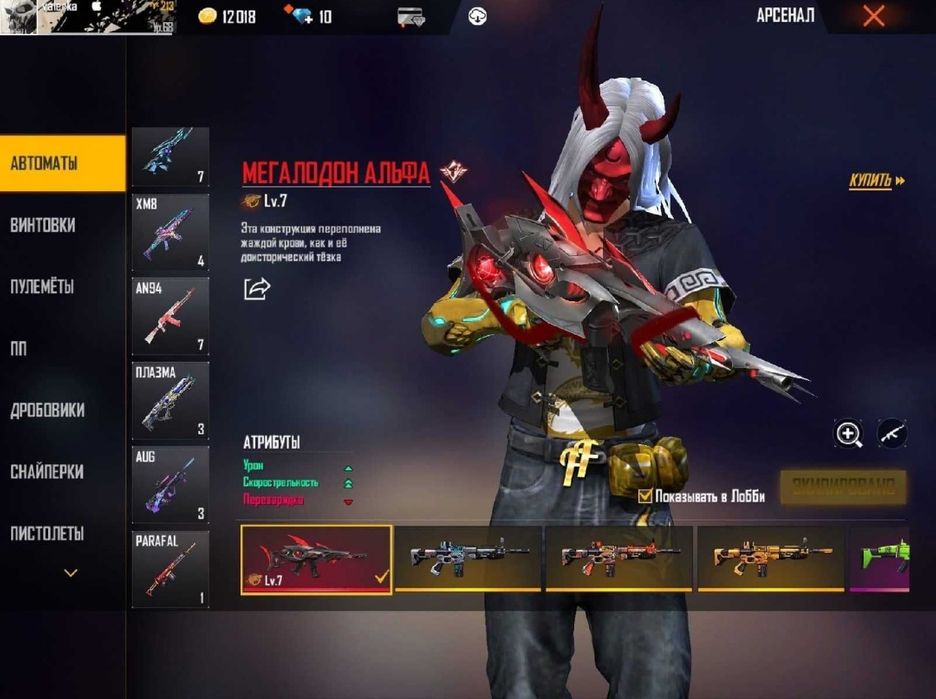The width and height of the screenshot is (936, 699).
Task: Share the Мегалодон Альфа skin
Action: coord(257,289)
